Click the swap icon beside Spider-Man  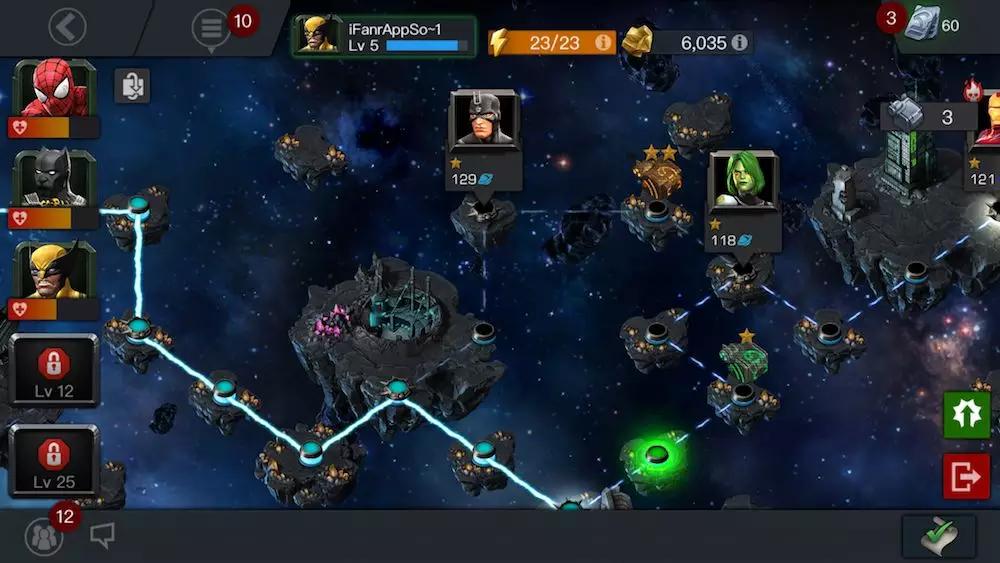(131, 86)
